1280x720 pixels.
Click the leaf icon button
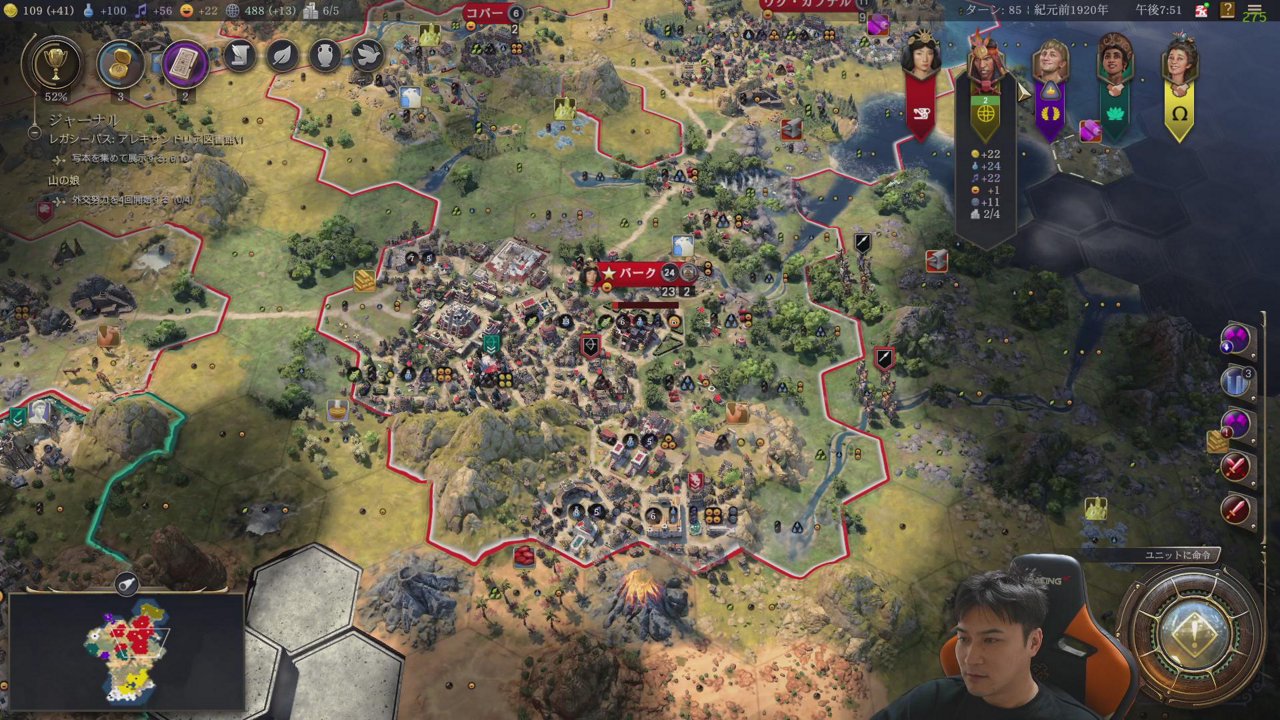coord(283,56)
